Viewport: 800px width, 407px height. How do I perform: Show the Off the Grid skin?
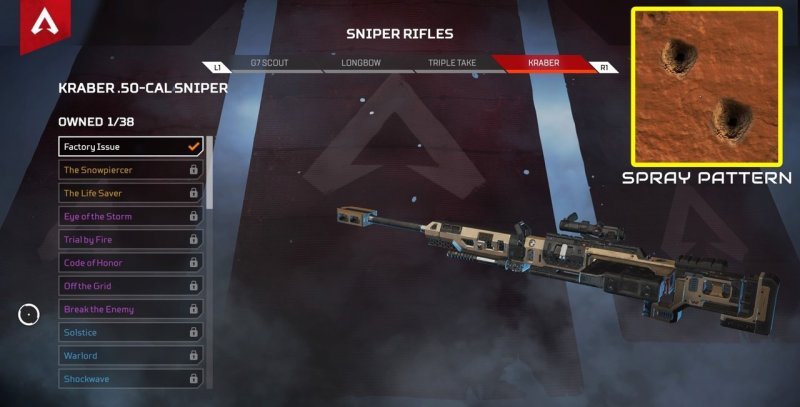click(131, 286)
